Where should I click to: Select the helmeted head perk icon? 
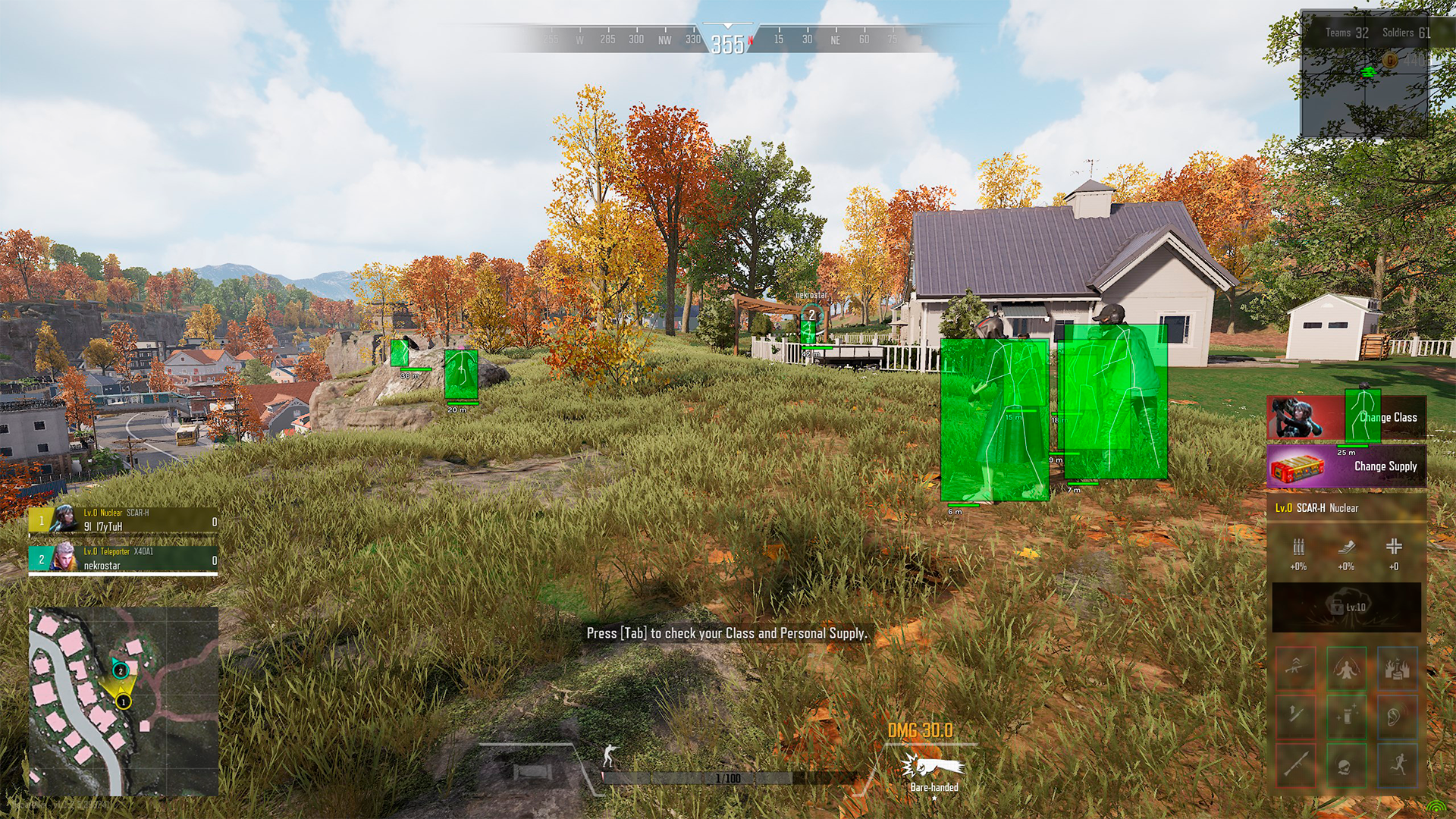[1346, 764]
